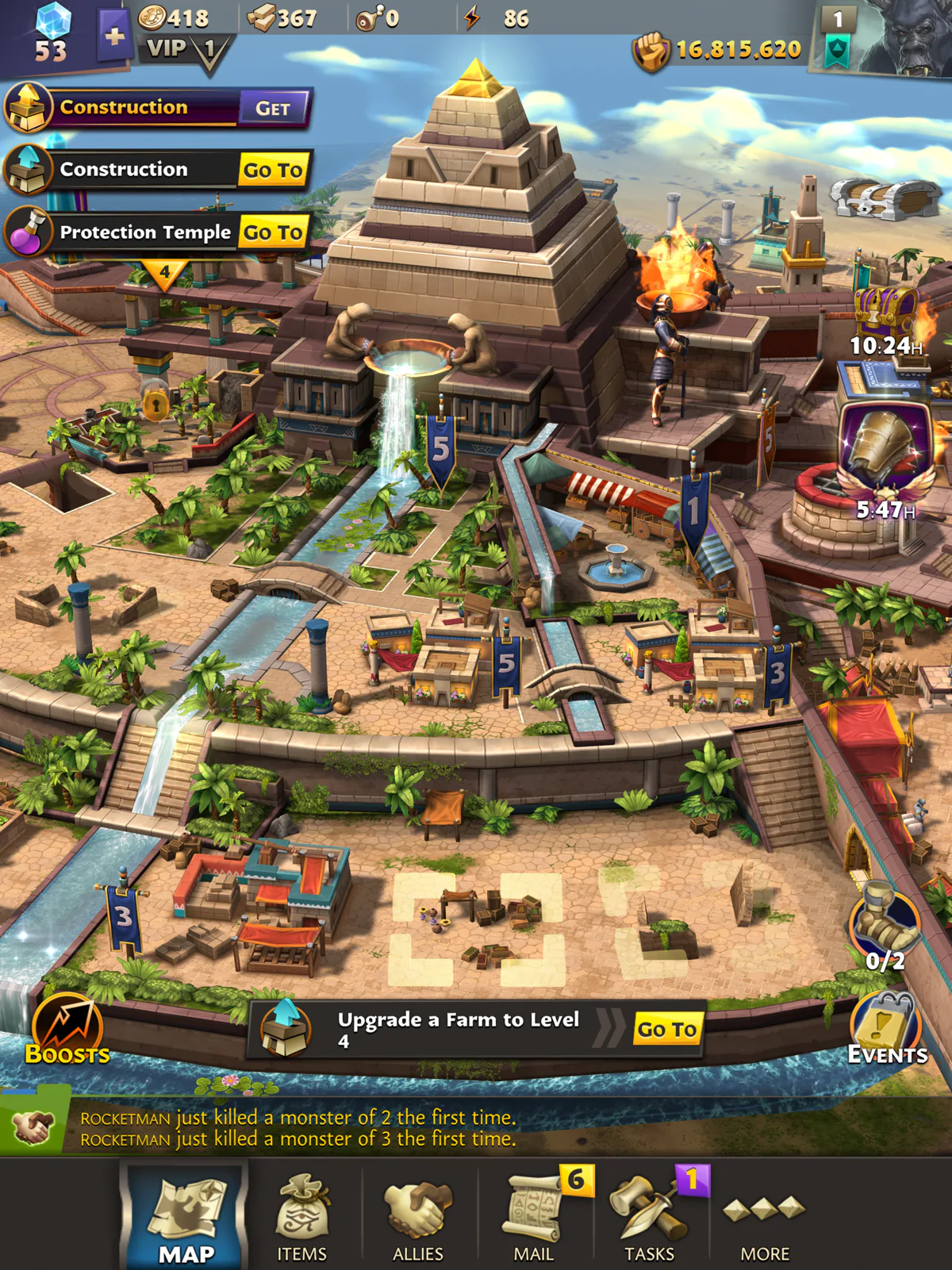Open the Events panel
The image size is (952, 1270).
(887, 1030)
